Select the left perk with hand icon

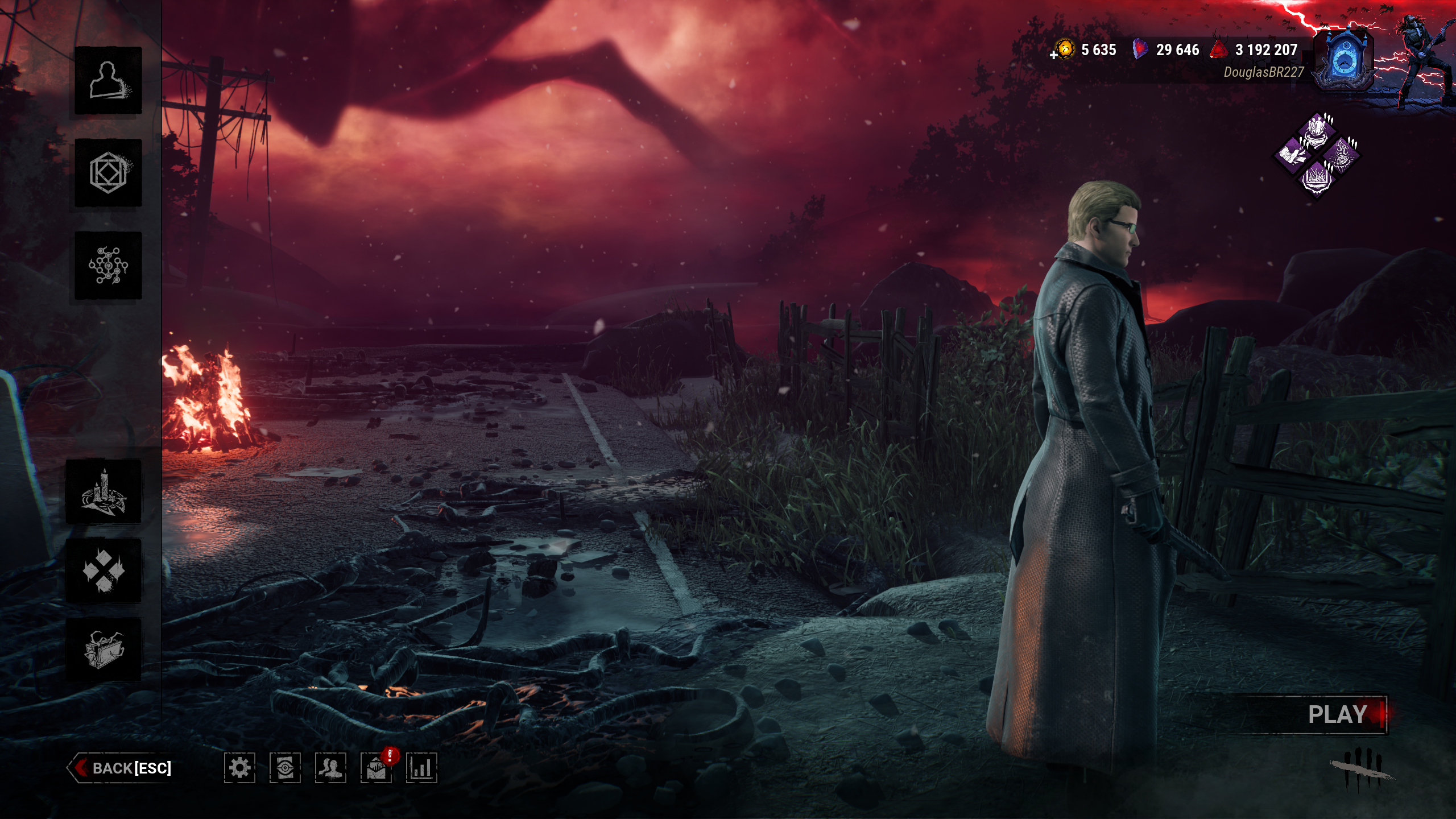click(x=1292, y=154)
